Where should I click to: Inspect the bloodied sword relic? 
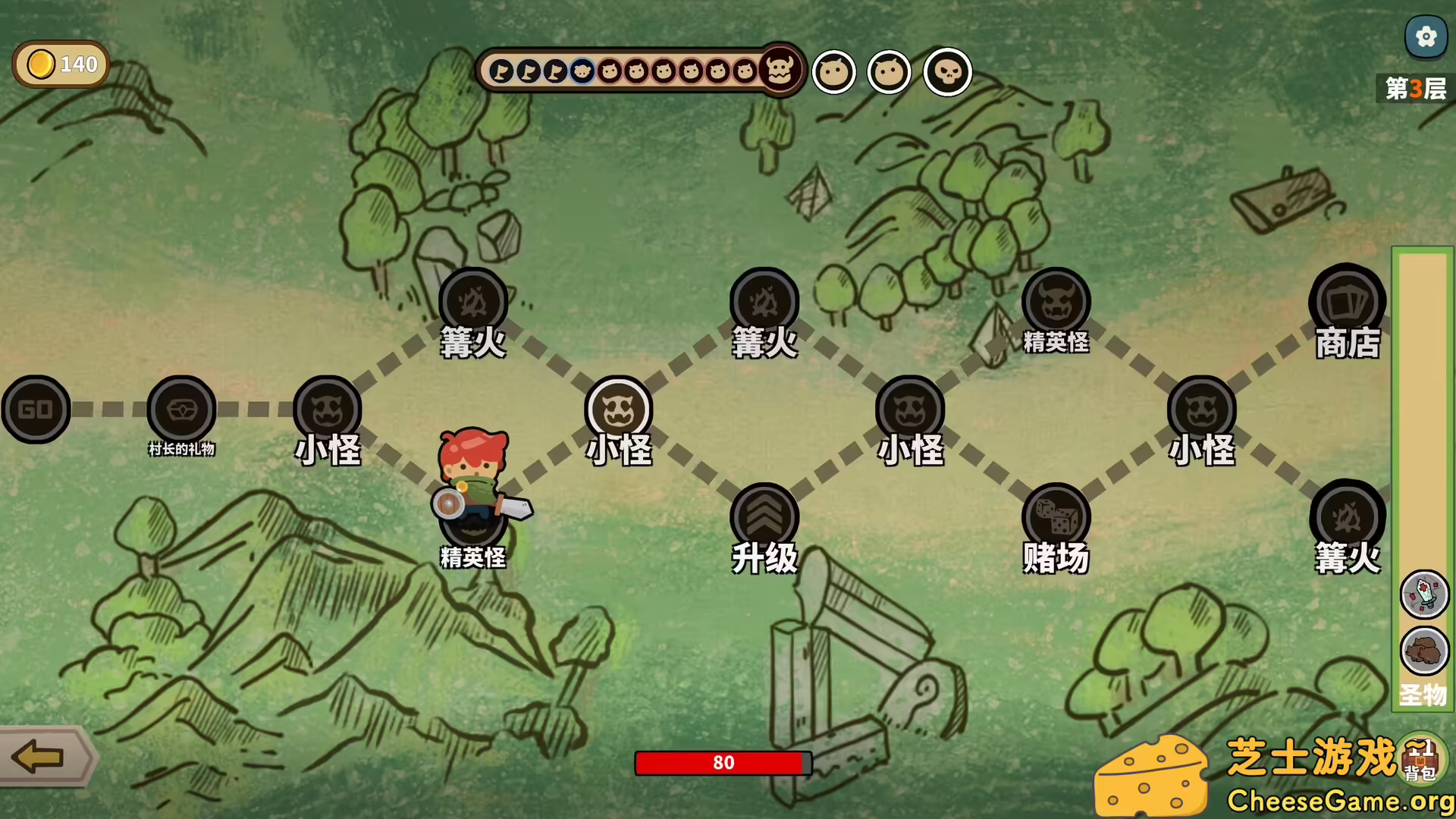click(x=1424, y=595)
